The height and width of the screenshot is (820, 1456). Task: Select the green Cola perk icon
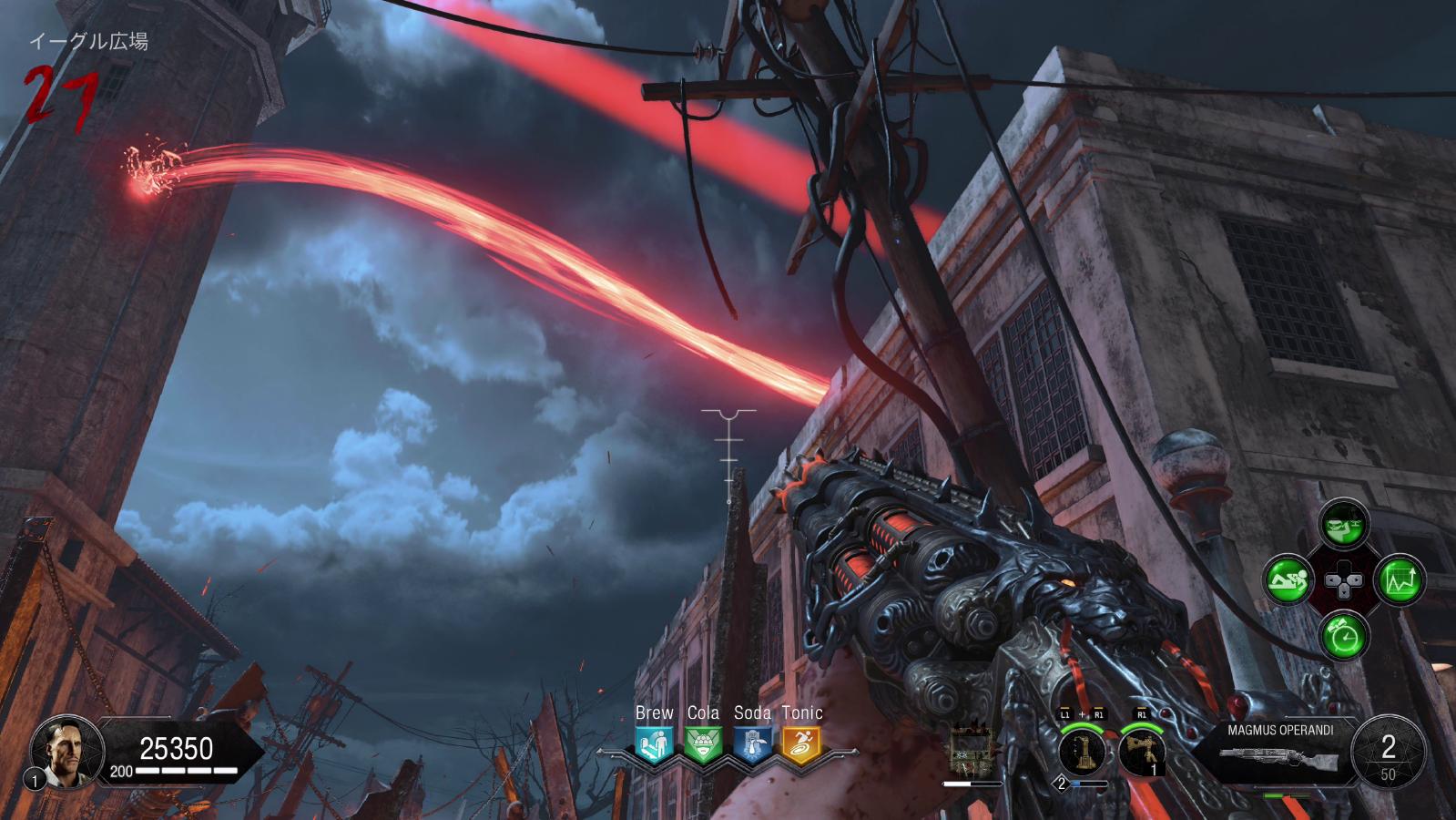pyautogui.click(x=702, y=745)
